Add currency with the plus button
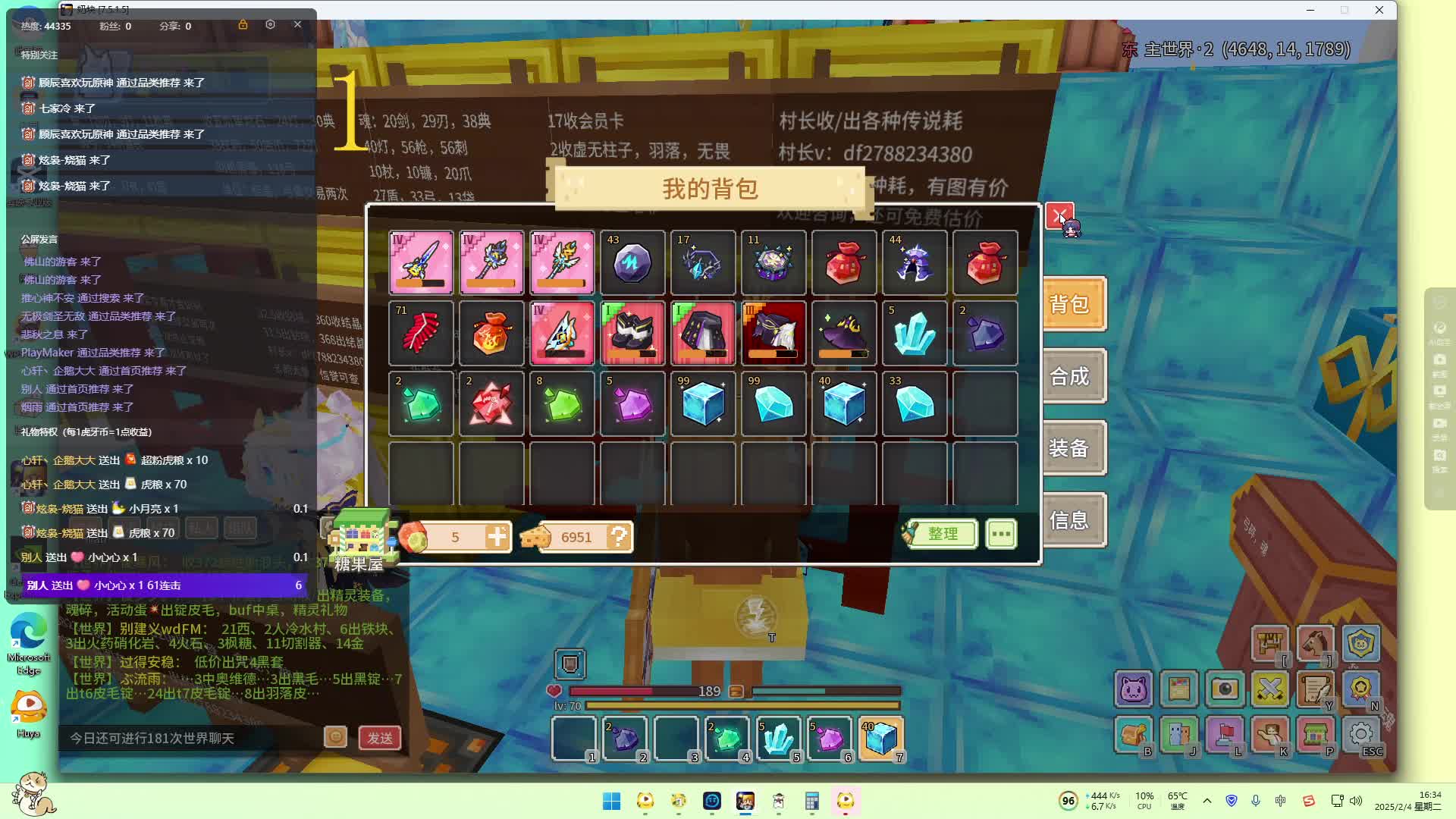The height and width of the screenshot is (819, 1456). point(497,537)
